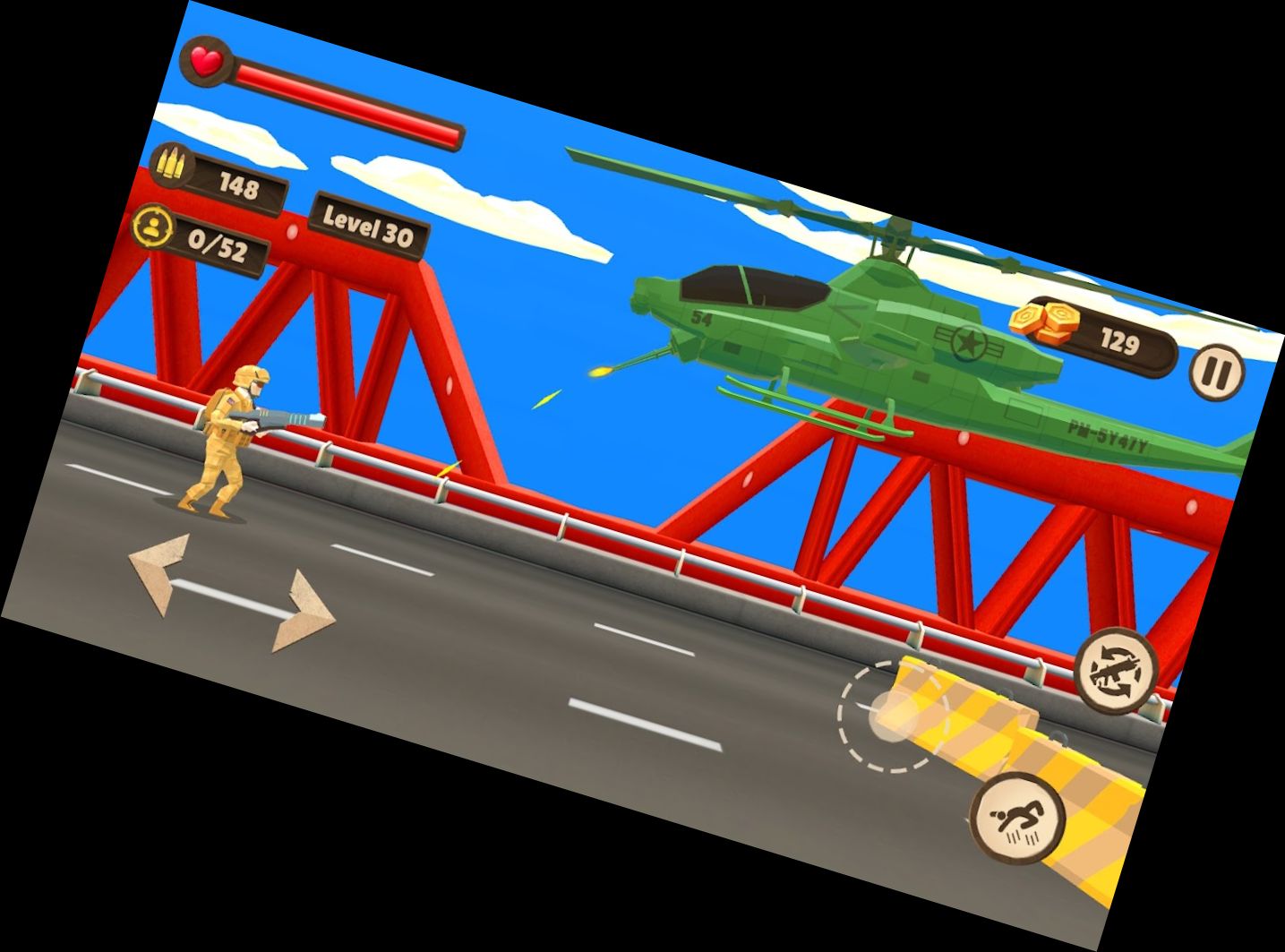
Task: Pause the game
Action: coord(1217,371)
